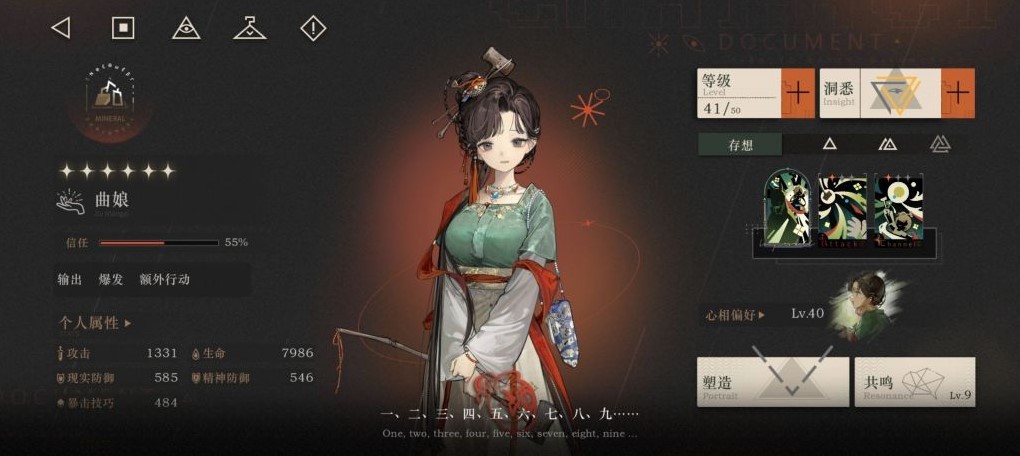Open 心相偏好 Lv.40 psychube
The height and width of the screenshot is (456, 1020).
[765, 314]
